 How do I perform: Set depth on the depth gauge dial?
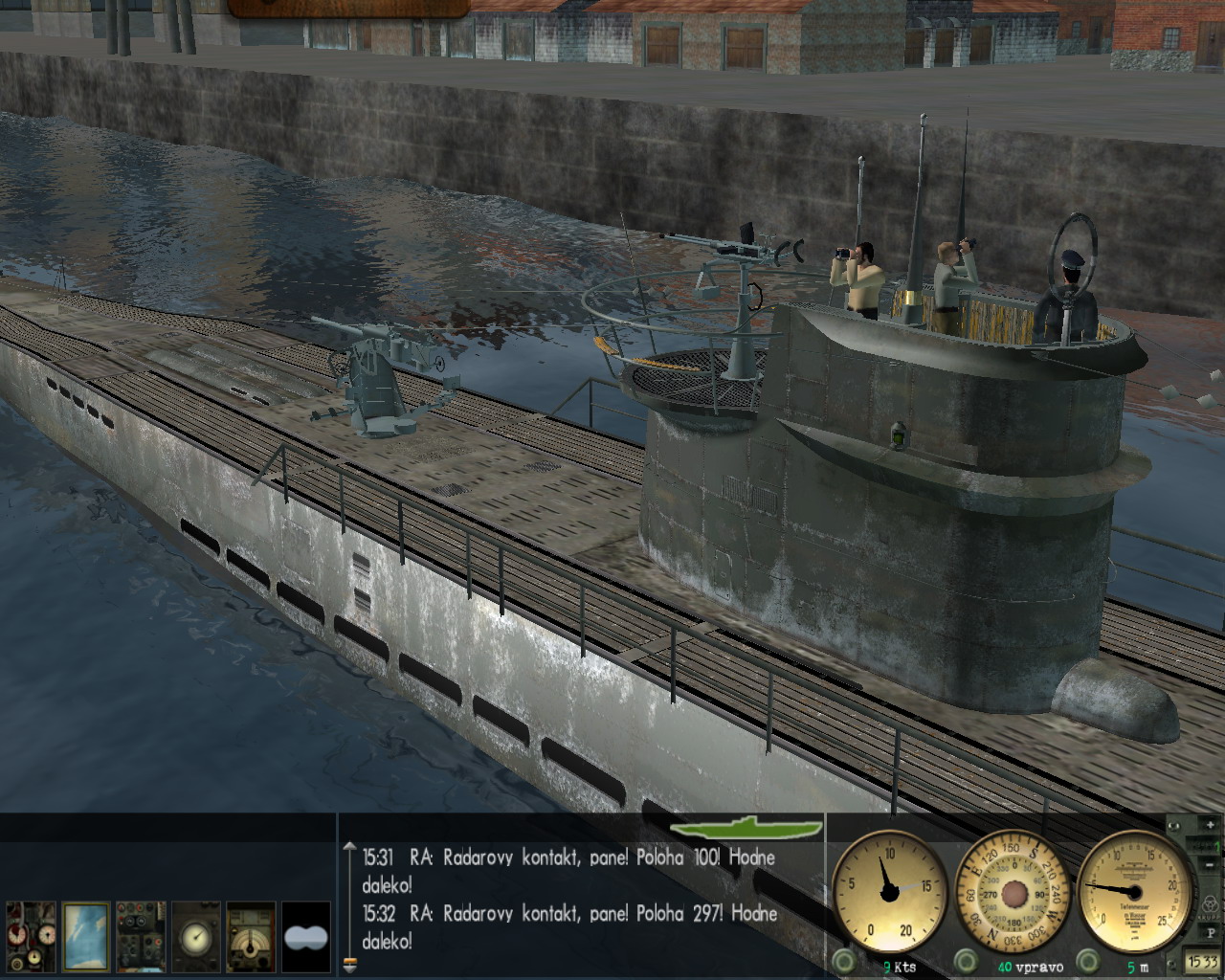[x=1136, y=890]
